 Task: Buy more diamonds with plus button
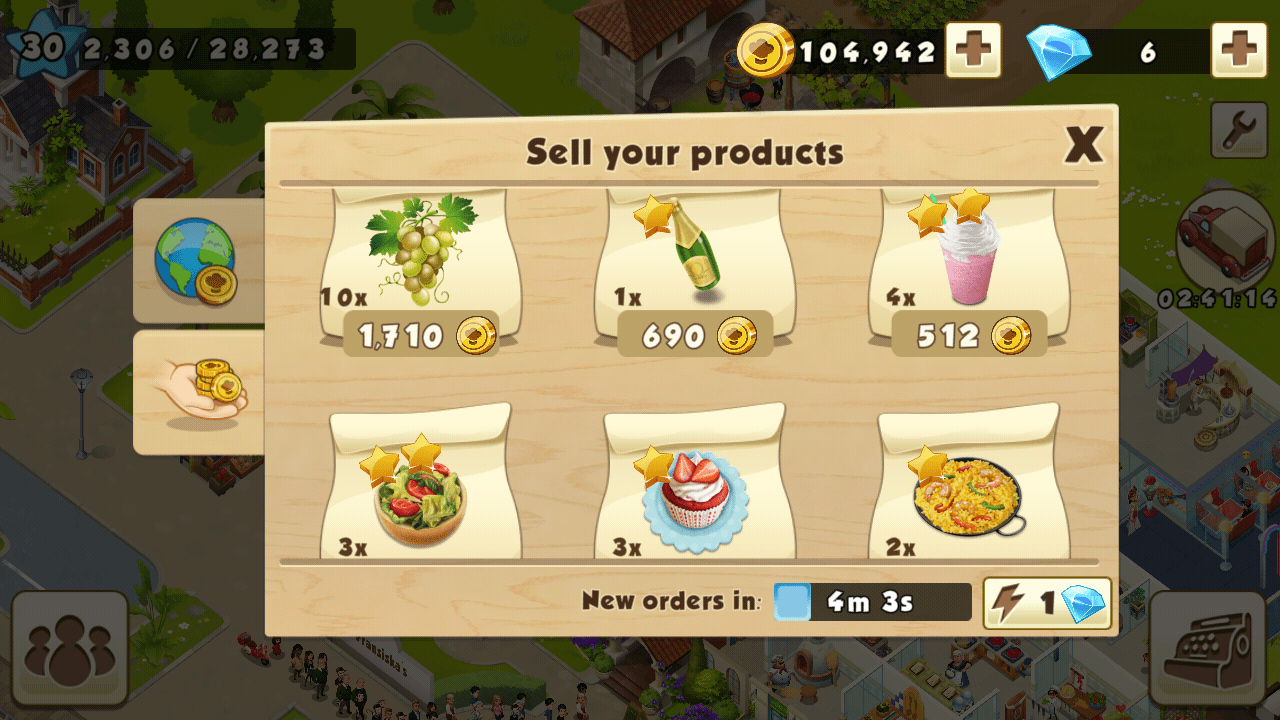[1239, 50]
